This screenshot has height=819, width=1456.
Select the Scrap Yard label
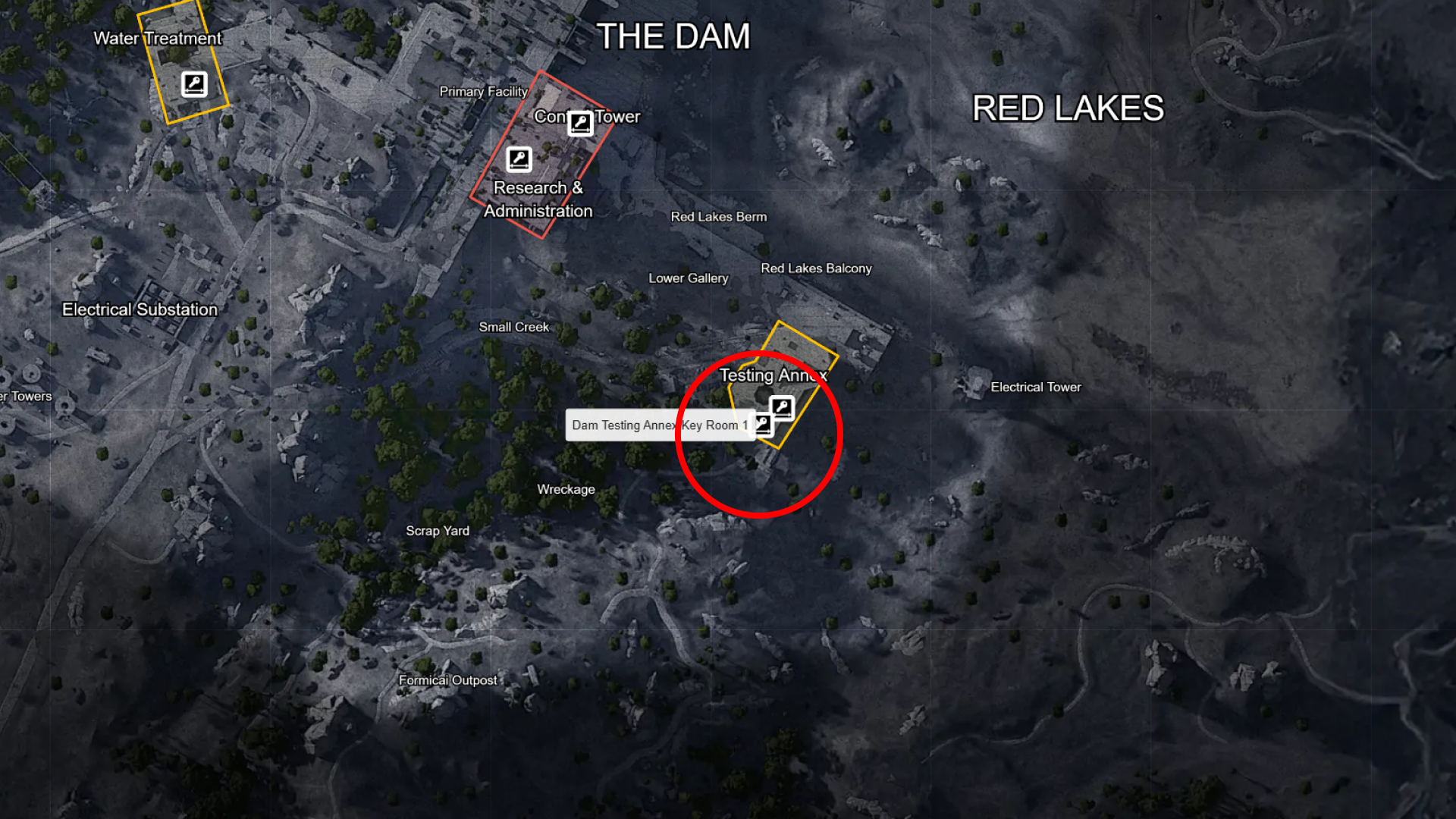[x=438, y=531]
